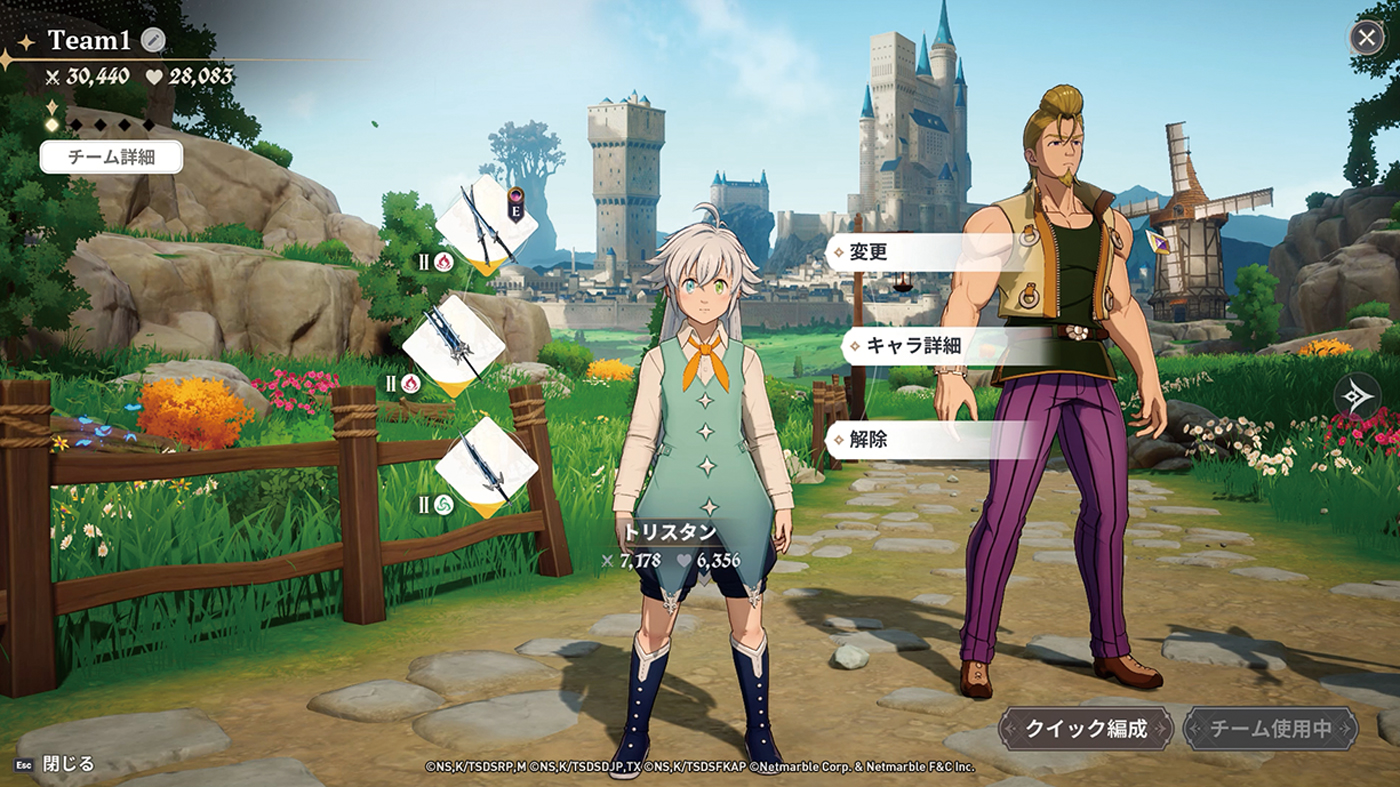Image resolution: width=1400 pixels, height=787 pixels.
Task: Close the team screen with the X button
Action: pyautogui.click(x=1366, y=38)
